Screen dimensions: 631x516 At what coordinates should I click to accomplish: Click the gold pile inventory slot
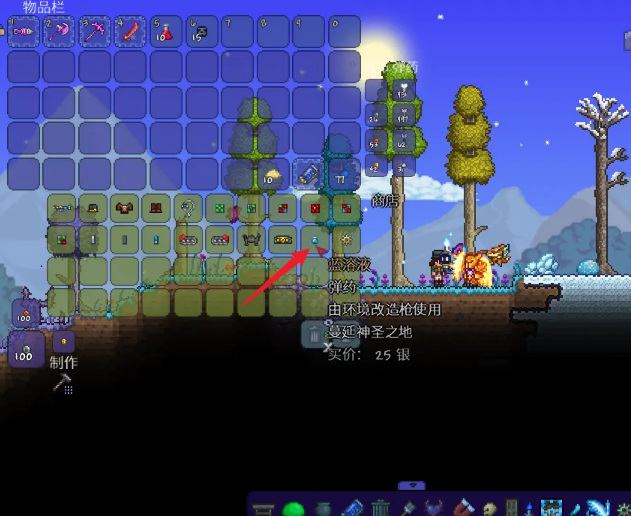tap(272, 176)
